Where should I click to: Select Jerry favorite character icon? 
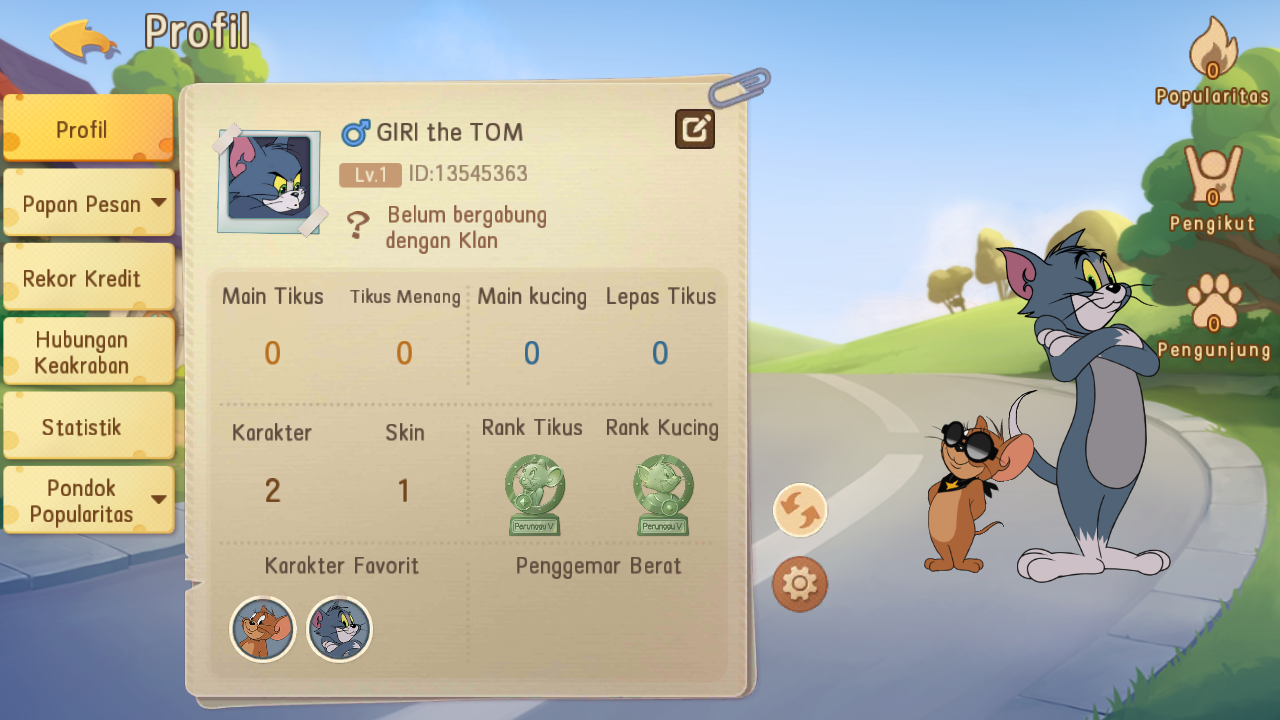click(263, 629)
